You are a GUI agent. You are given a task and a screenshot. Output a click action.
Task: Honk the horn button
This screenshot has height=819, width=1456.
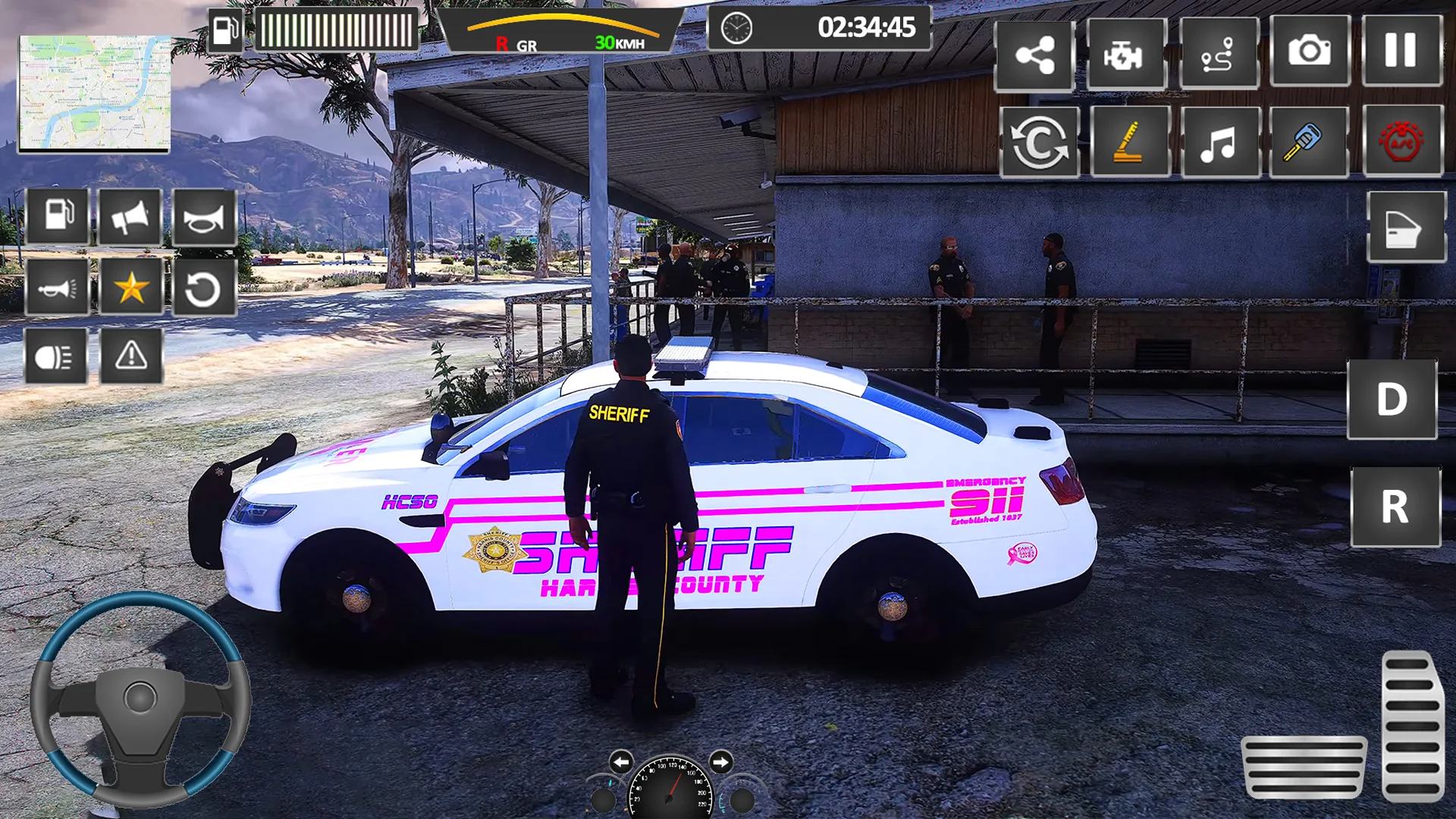click(204, 217)
